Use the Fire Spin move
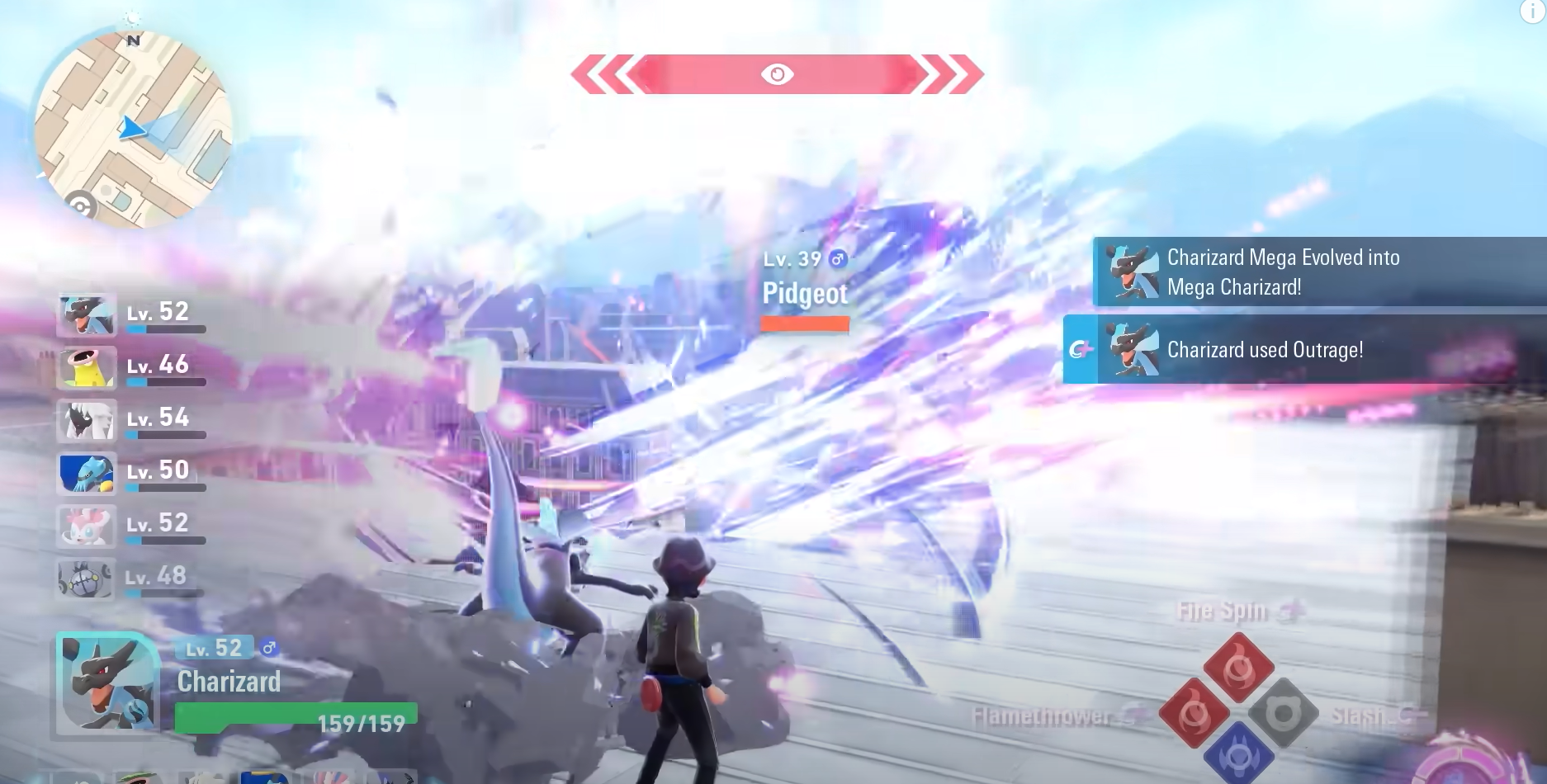The height and width of the screenshot is (784, 1547). 1238,667
